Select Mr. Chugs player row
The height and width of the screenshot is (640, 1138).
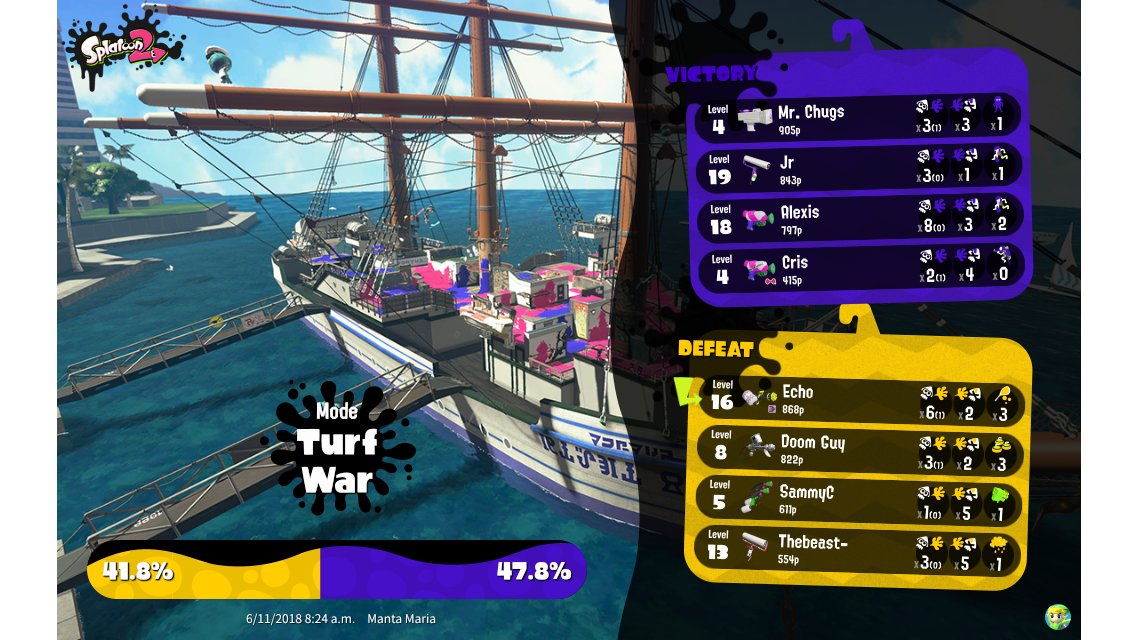(x=858, y=117)
